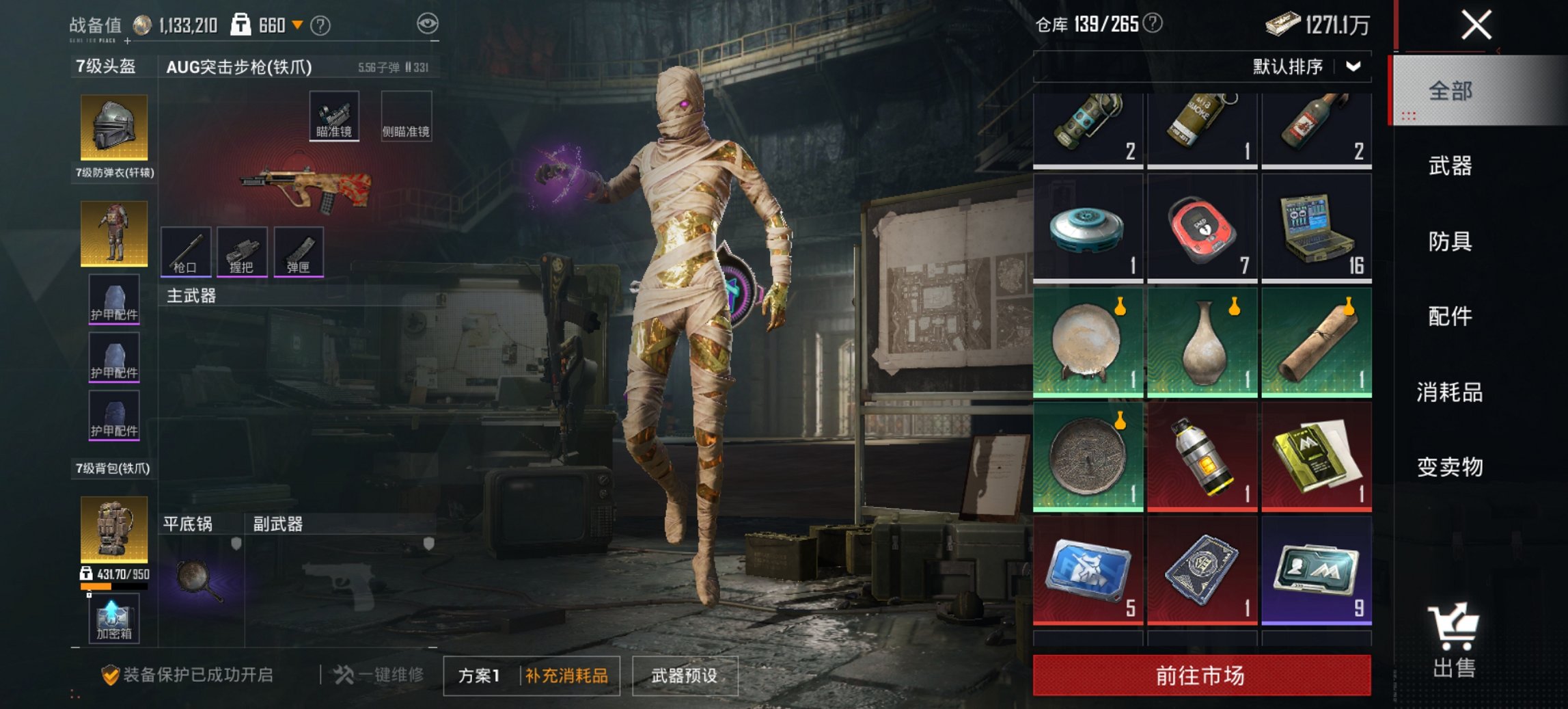
Task: Expand the red arrow next to 660
Action: [299, 23]
